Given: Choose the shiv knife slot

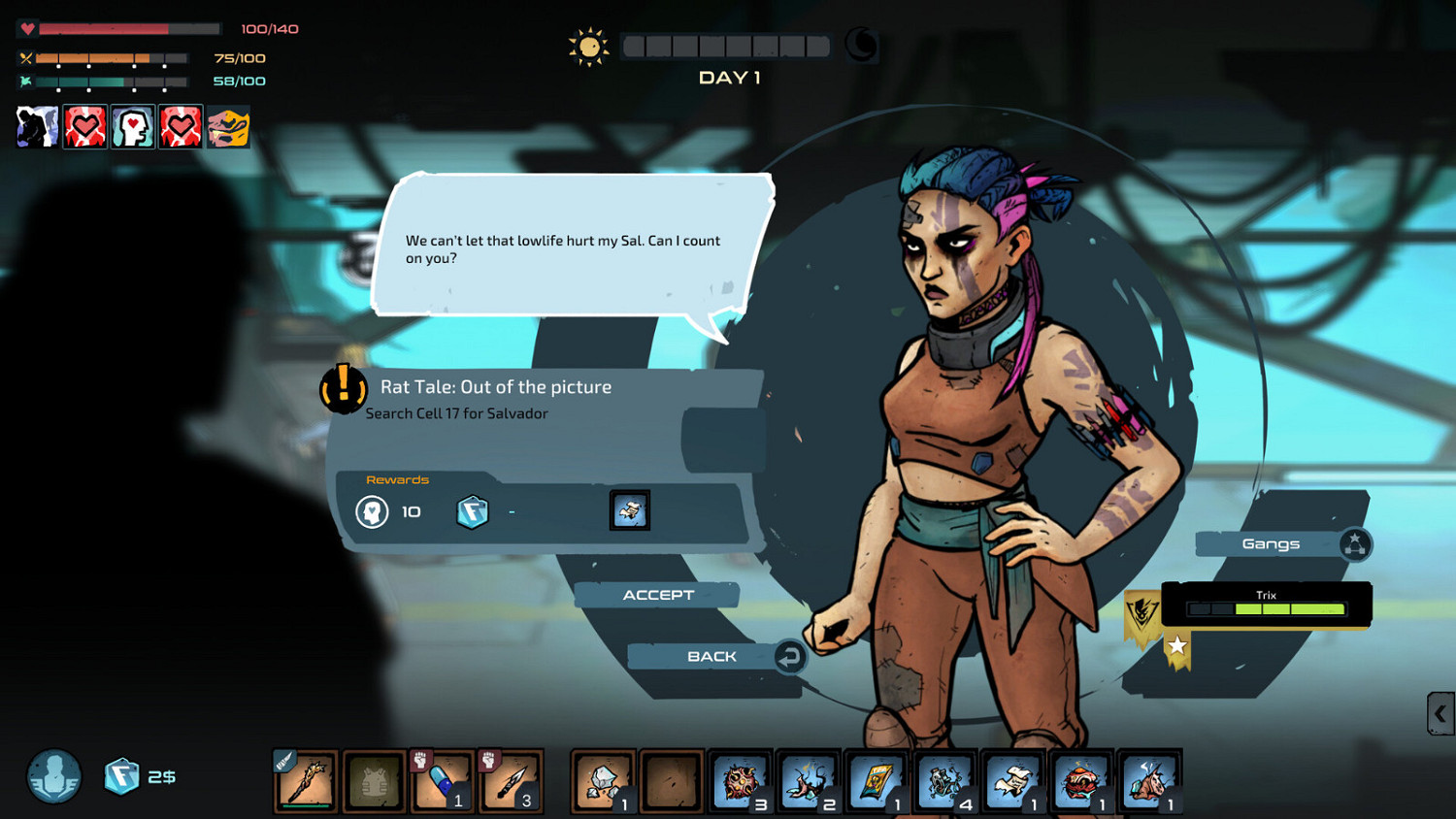Looking at the screenshot, I should (510, 781).
